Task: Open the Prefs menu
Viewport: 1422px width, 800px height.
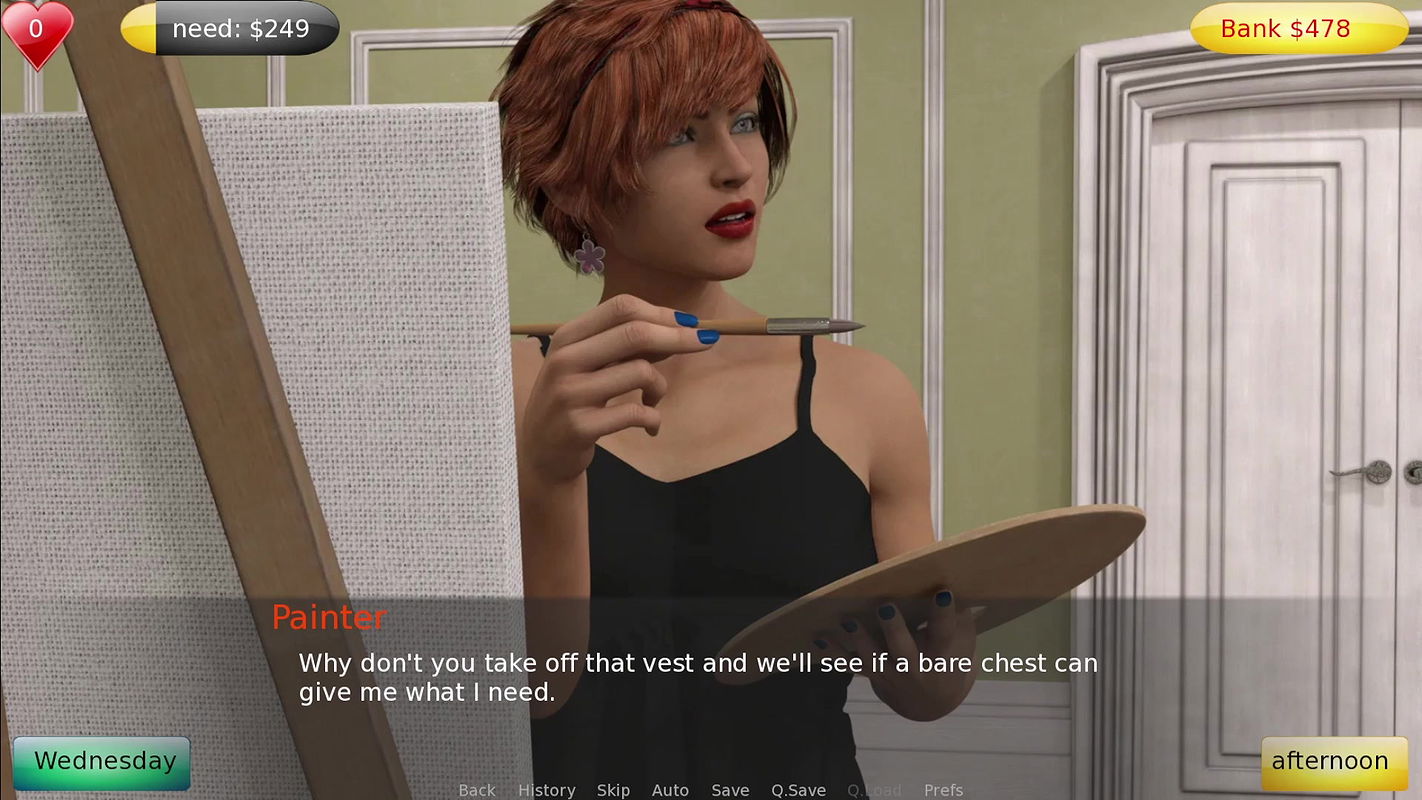Action: (943, 790)
